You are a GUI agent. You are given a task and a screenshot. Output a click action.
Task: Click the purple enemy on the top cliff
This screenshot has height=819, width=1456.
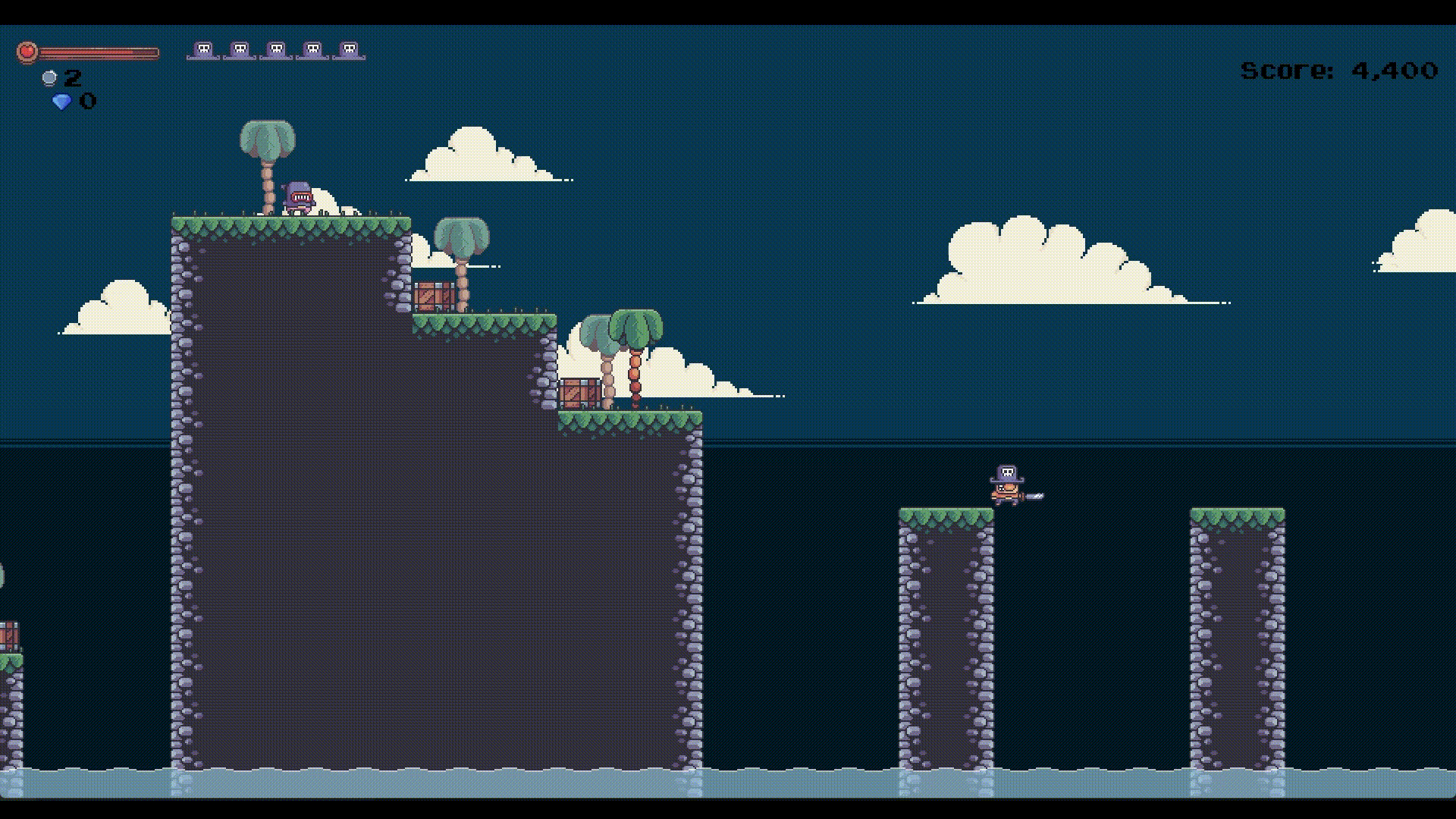[x=298, y=197]
